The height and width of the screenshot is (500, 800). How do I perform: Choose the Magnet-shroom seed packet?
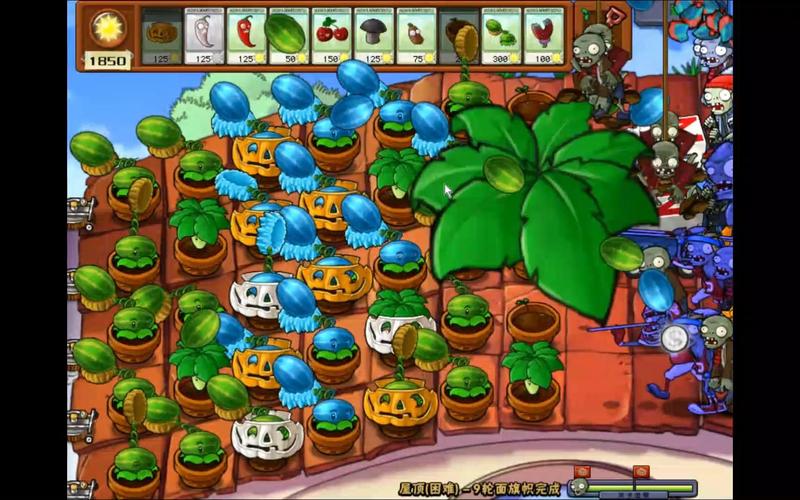point(543,38)
